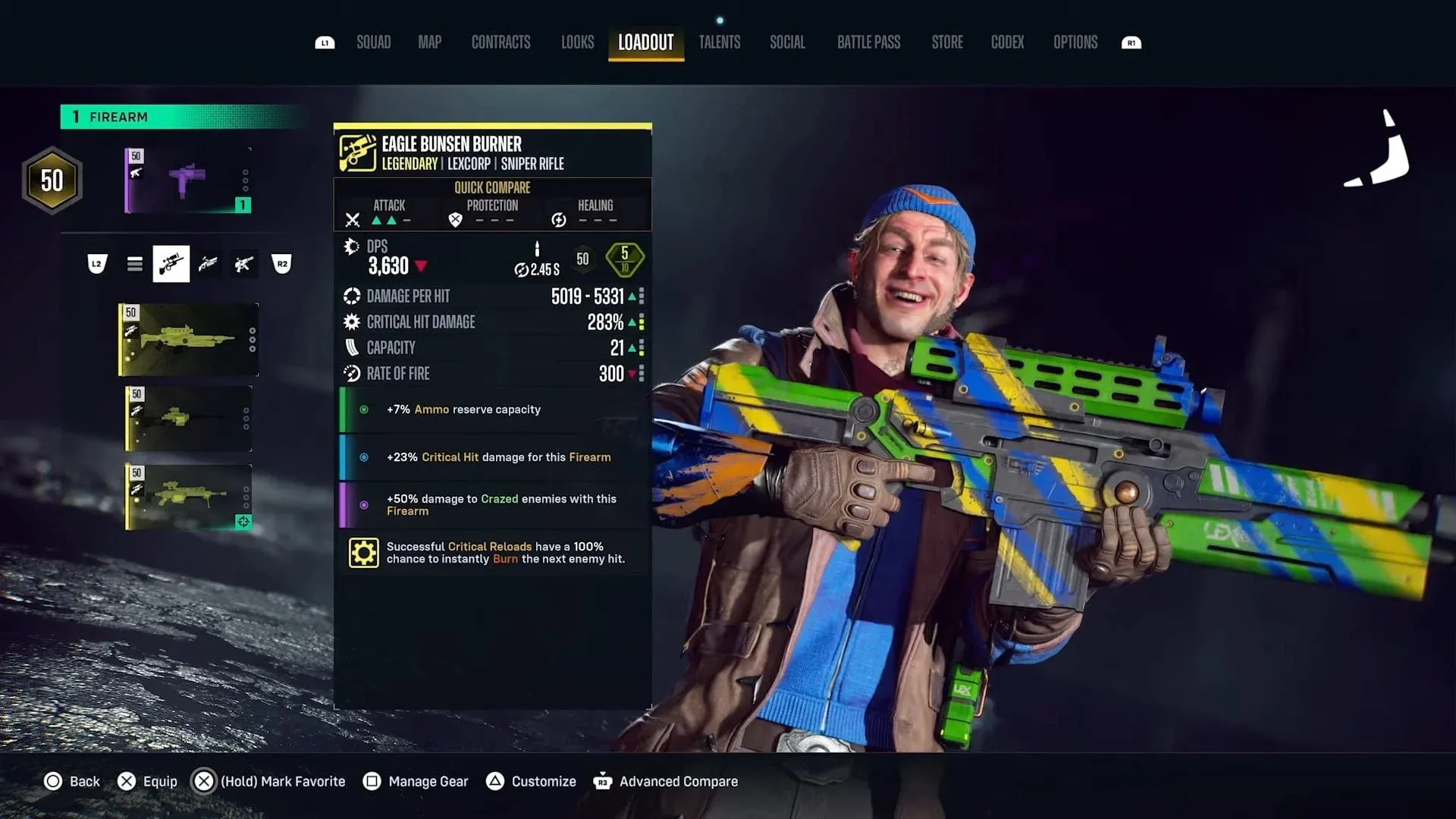Switch to the Map tab

pyautogui.click(x=429, y=42)
